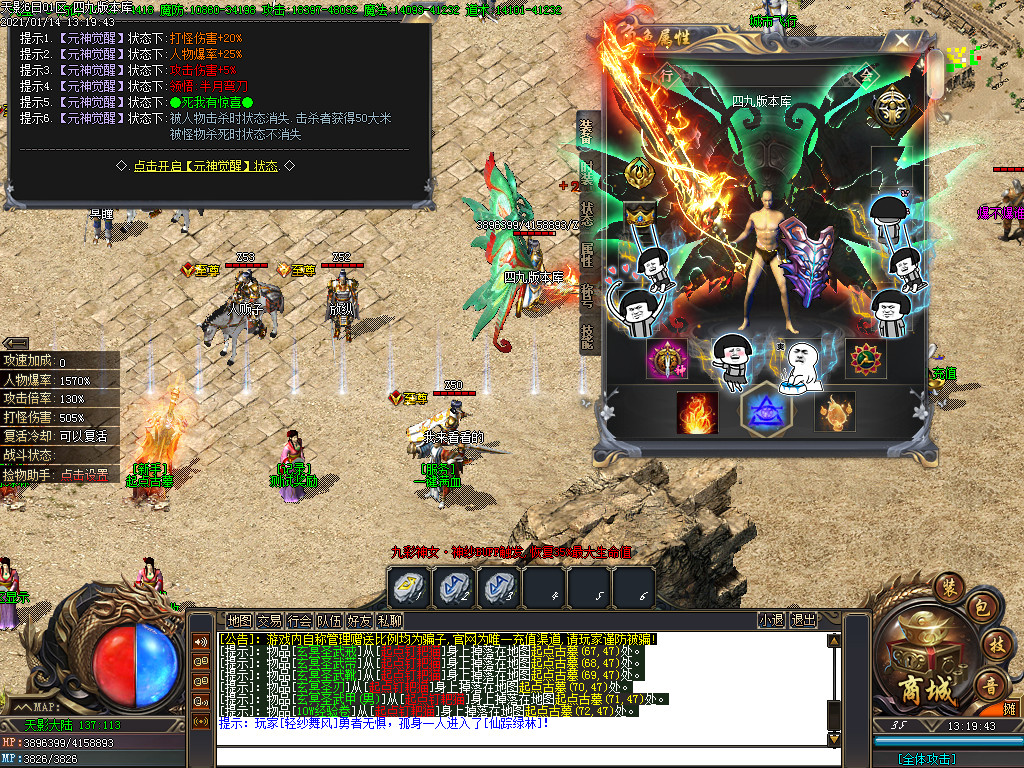Select the flame skill icon slot
1024x768 pixels.
coord(697,412)
